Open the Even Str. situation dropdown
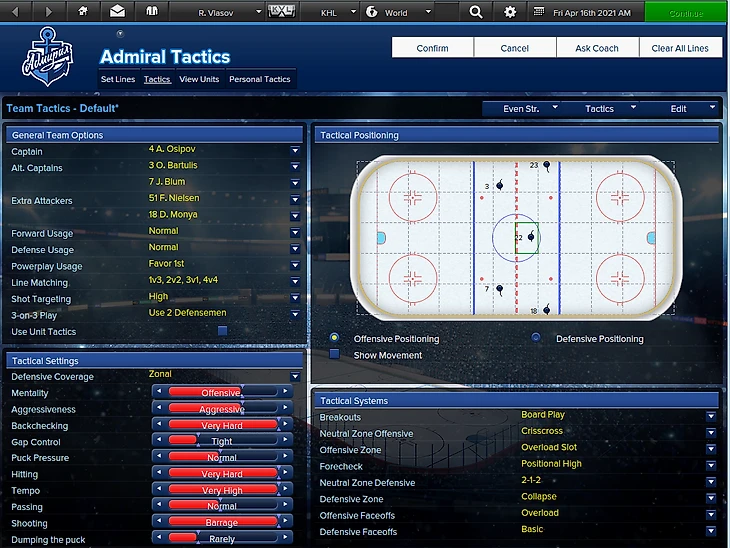The height and width of the screenshot is (548, 730). pyautogui.click(x=521, y=108)
